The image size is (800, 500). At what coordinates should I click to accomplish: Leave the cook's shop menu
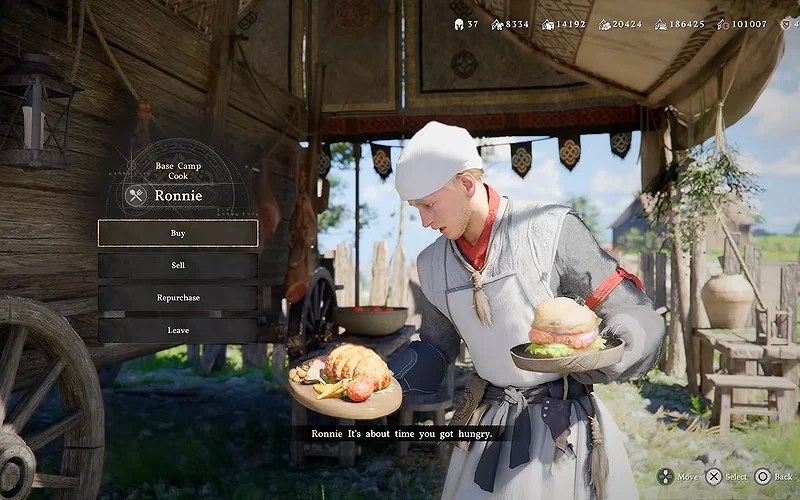pyautogui.click(x=178, y=330)
